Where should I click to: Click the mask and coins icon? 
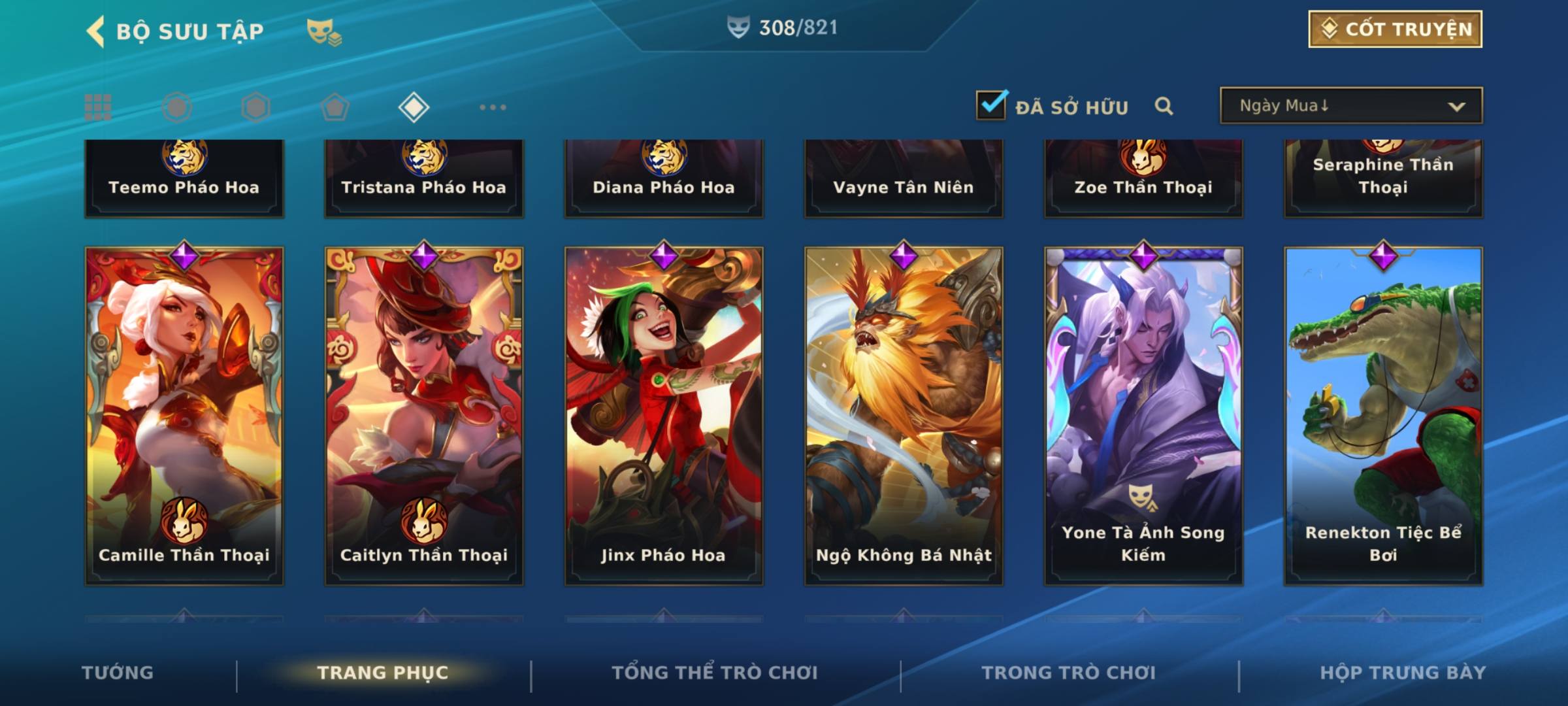(x=324, y=31)
